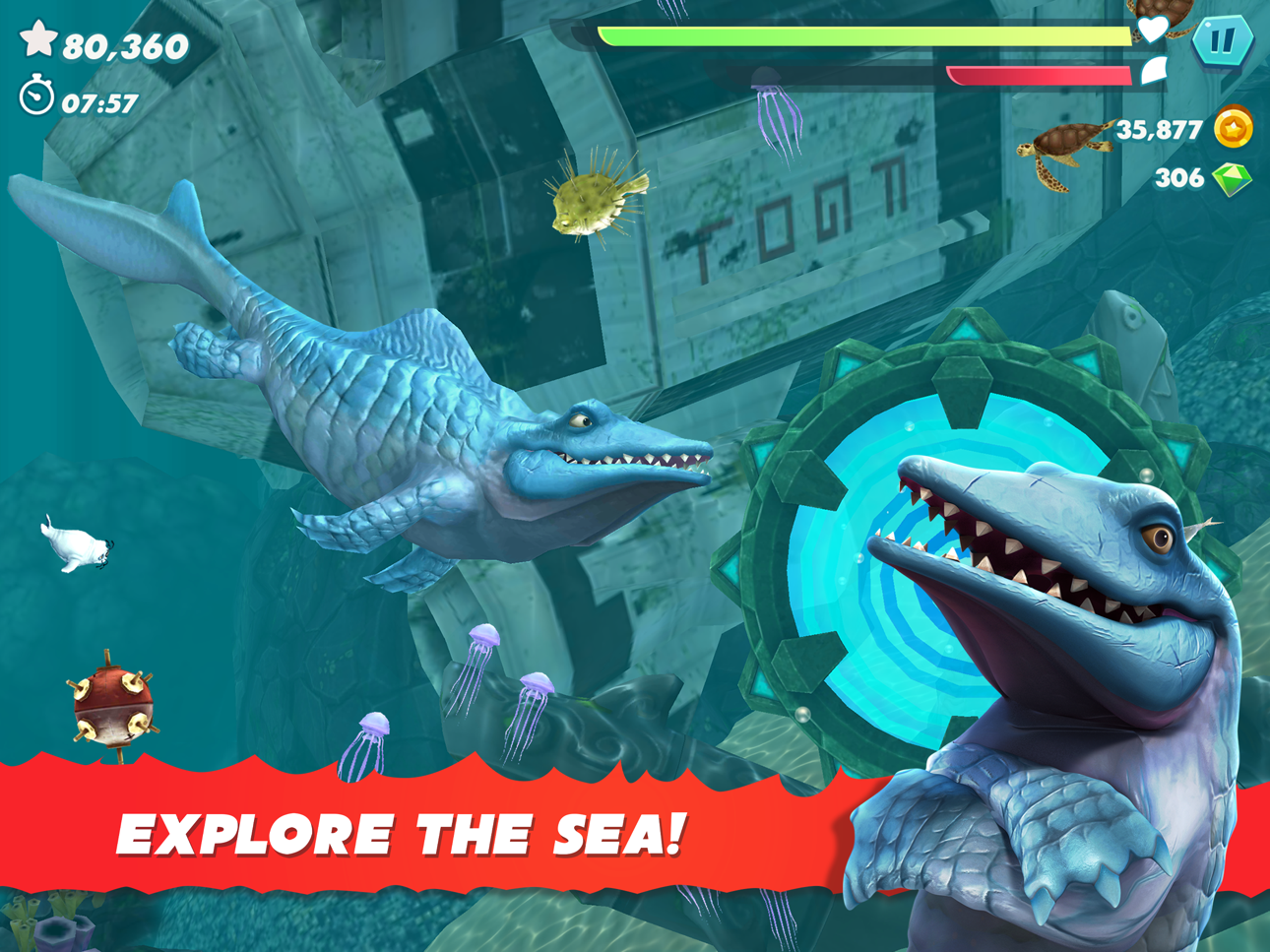The width and height of the screenshot is (1270, 952).
Task: Click the gem total 306
Action: tap(1179, 178)
